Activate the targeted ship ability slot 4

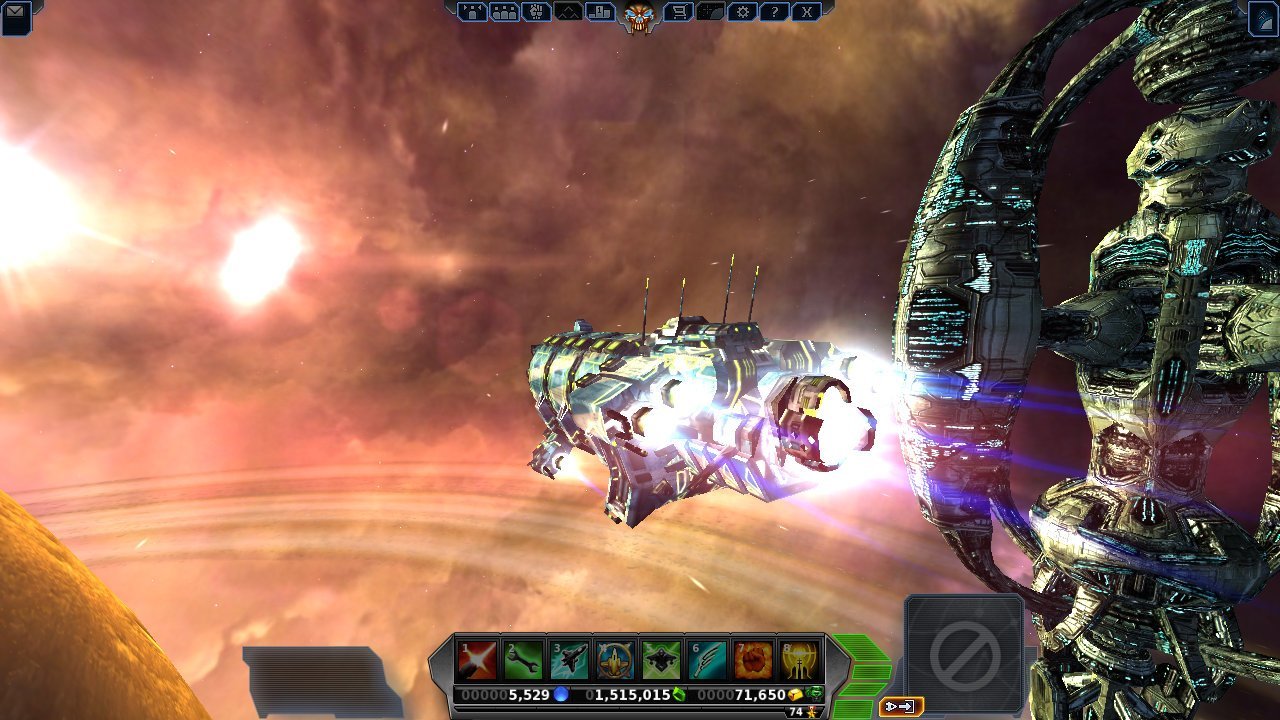[x=615, y=660]
